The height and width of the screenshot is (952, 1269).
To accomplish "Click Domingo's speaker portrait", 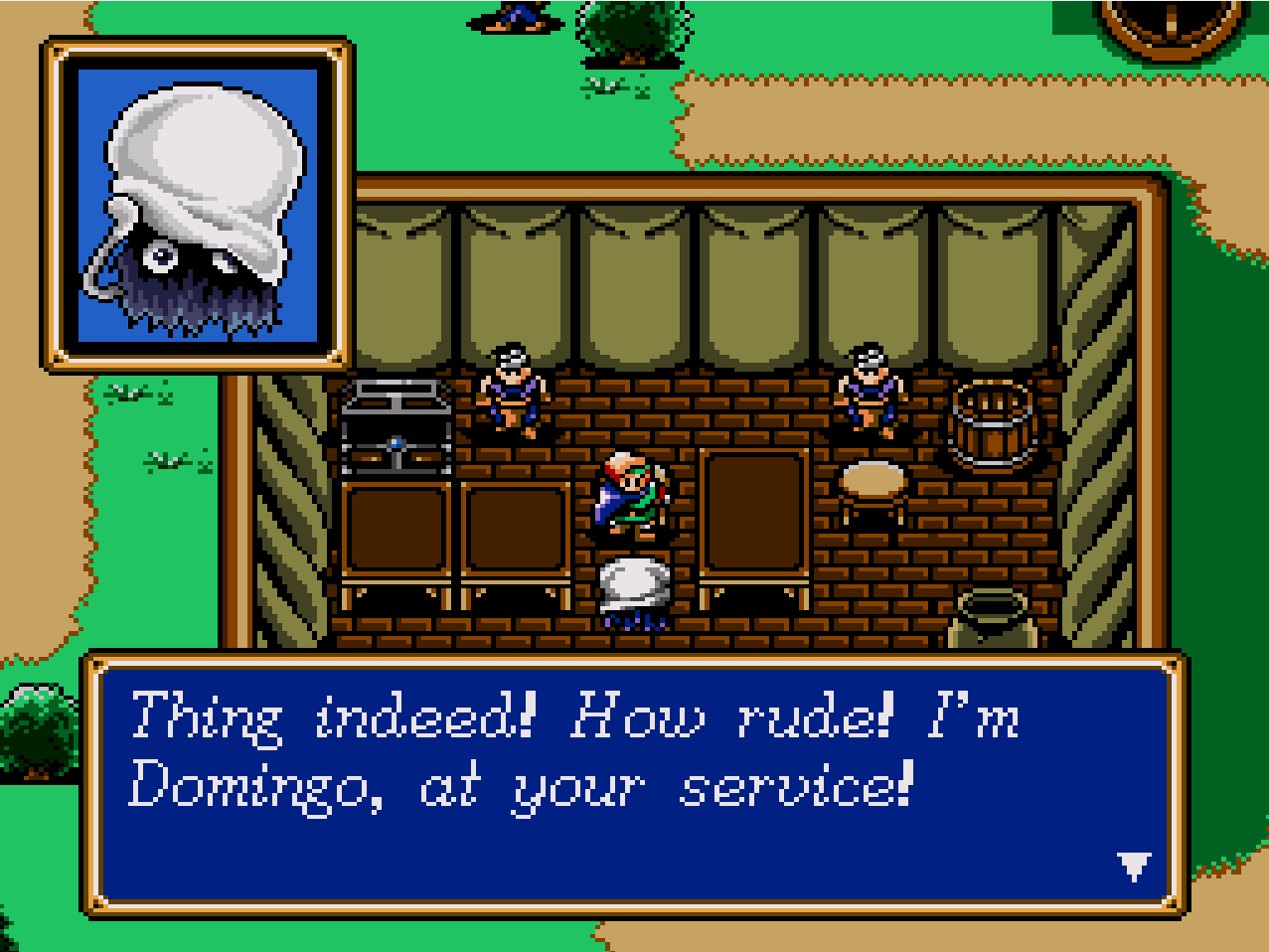I will (x=198, y=207).
